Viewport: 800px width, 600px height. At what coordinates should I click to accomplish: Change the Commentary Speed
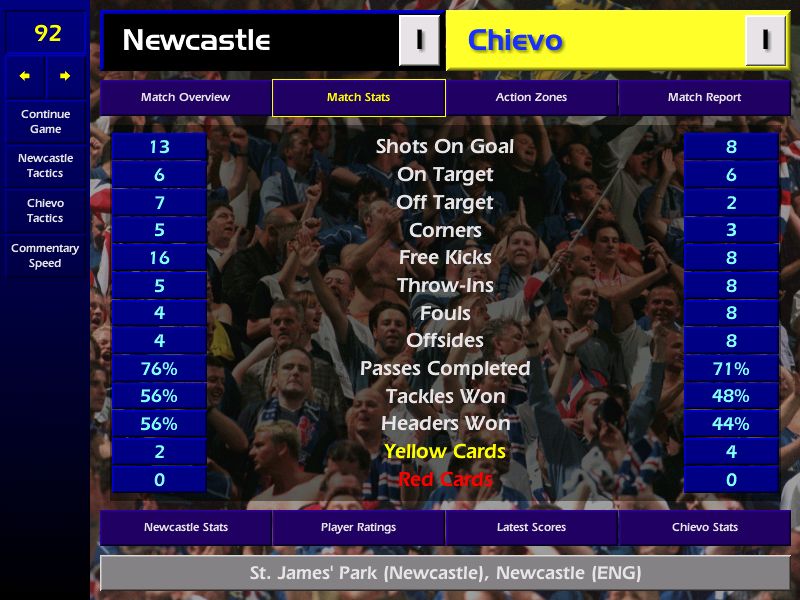coord(45,256)
